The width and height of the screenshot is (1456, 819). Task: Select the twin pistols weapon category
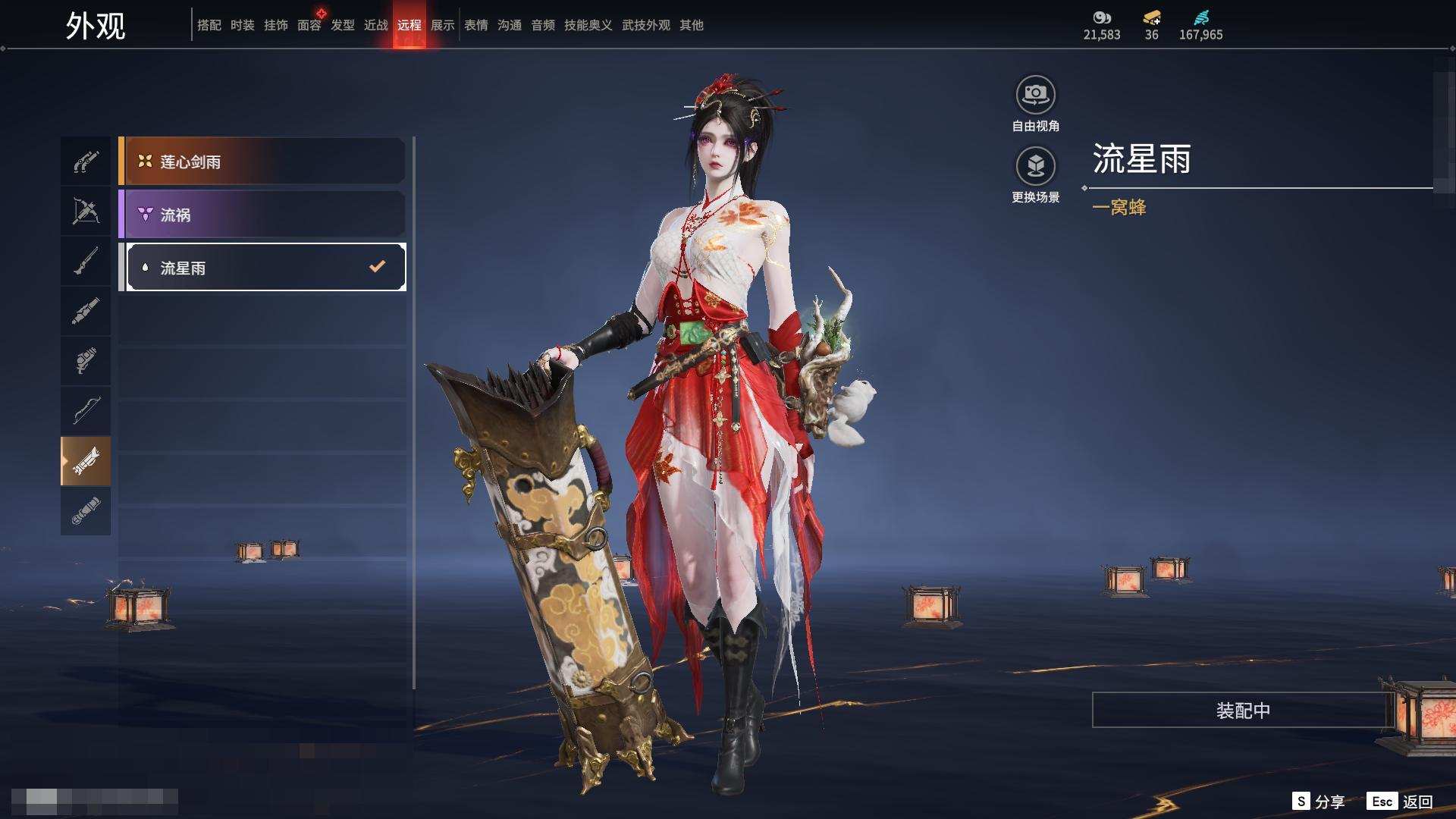point(86,162)
